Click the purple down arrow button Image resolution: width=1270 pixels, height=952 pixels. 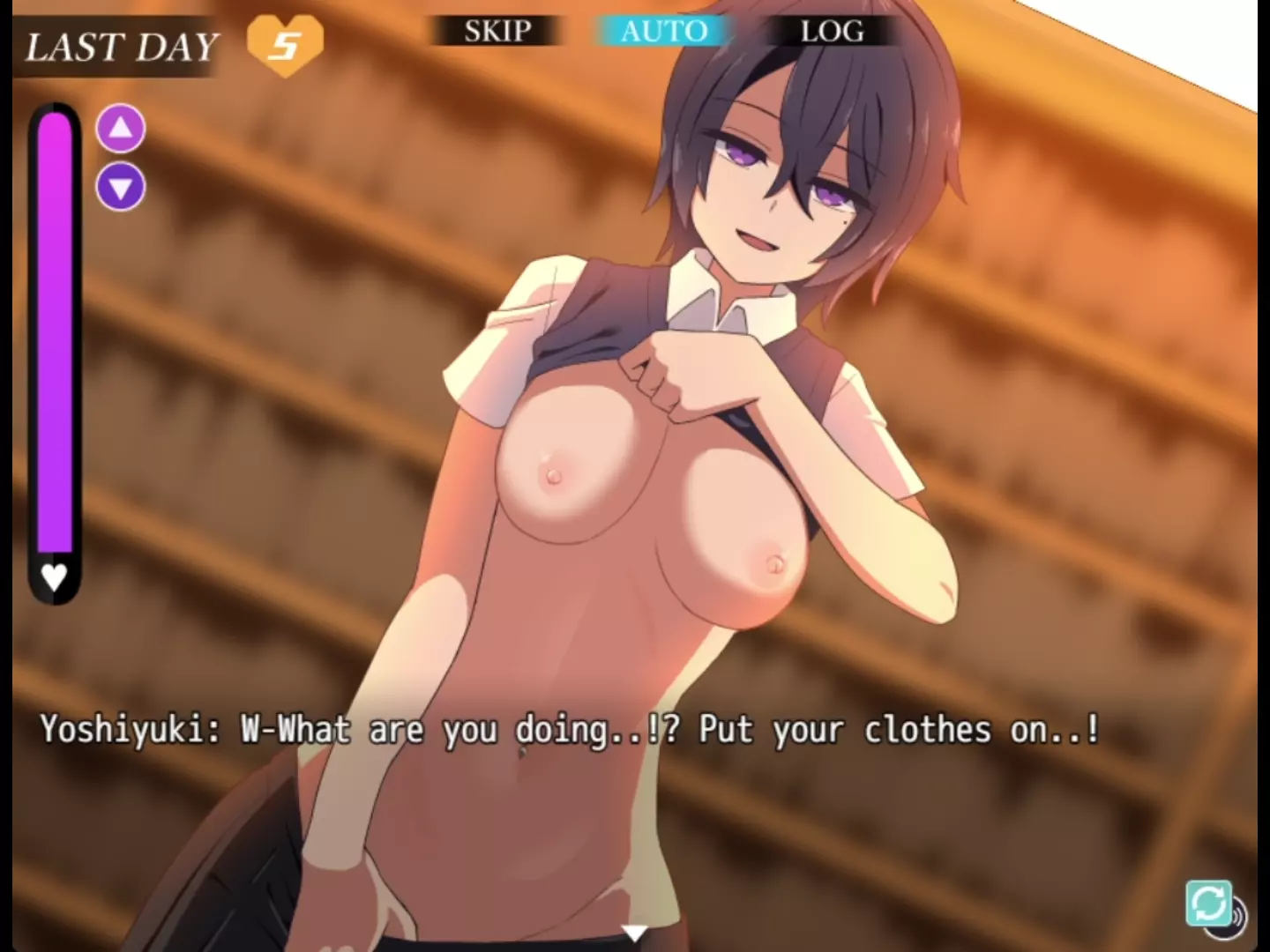(x=121, y=187)
